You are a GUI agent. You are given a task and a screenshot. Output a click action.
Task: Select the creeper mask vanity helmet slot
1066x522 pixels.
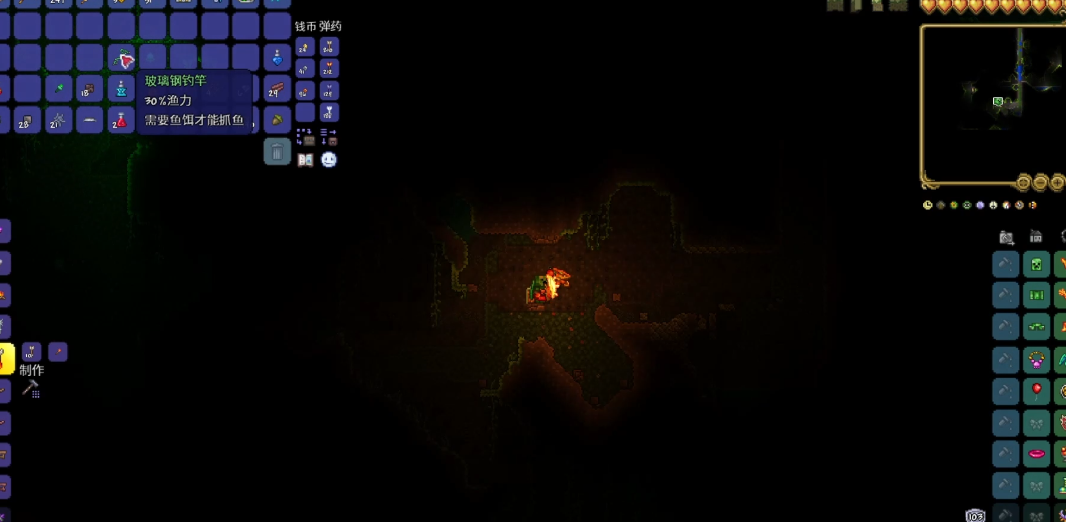click(x=1037, y=264)
